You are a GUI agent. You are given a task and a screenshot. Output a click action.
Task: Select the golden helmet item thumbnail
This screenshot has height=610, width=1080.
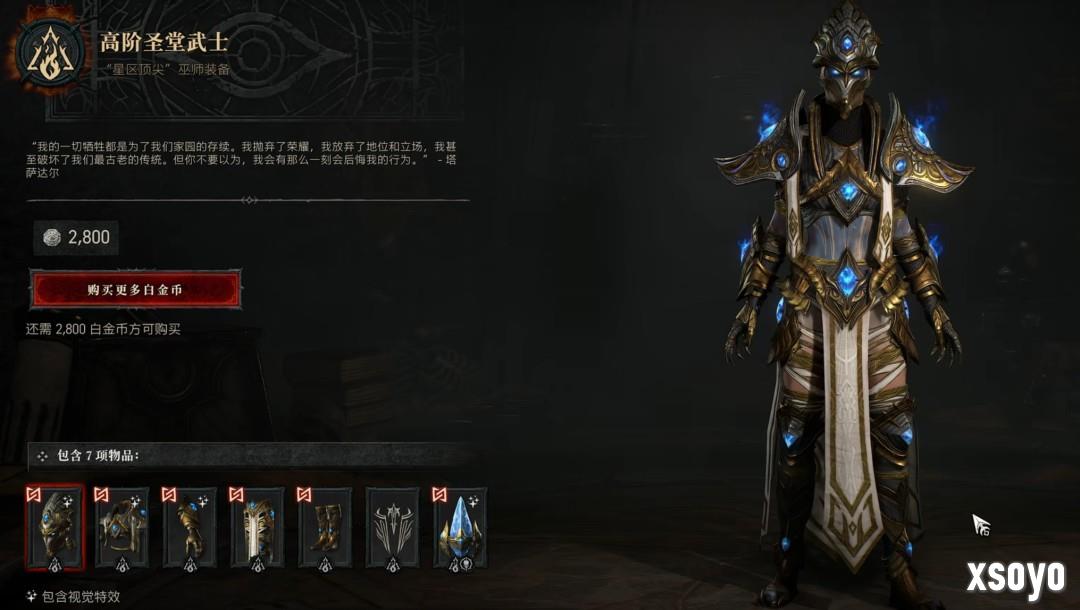click(x=55, y=527)
